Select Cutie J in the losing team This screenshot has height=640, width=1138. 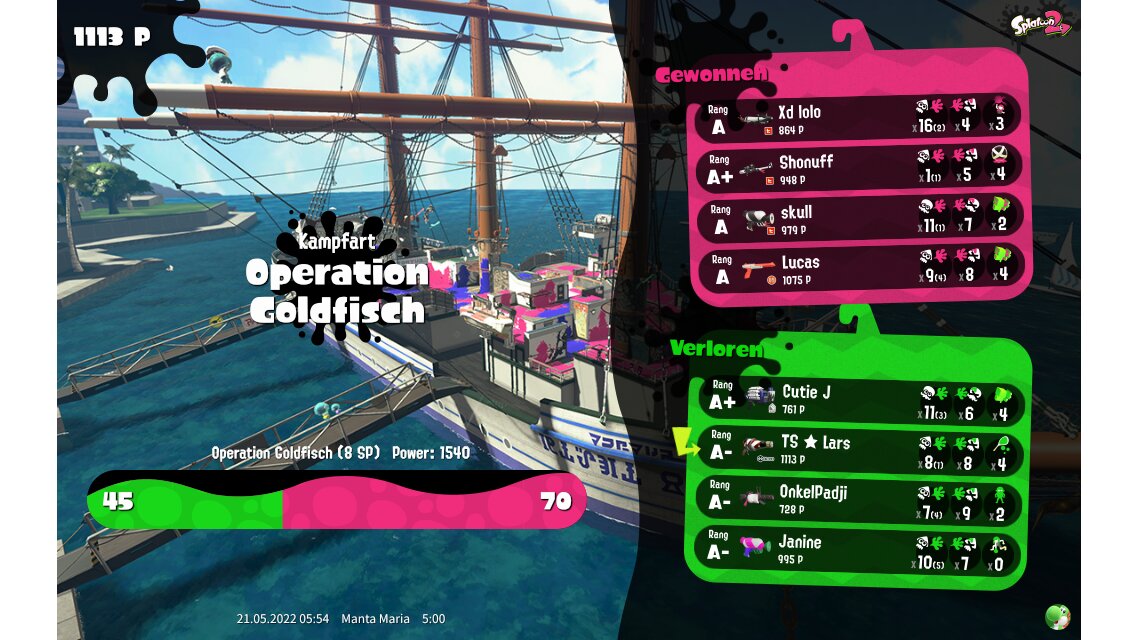pos(860,398)
